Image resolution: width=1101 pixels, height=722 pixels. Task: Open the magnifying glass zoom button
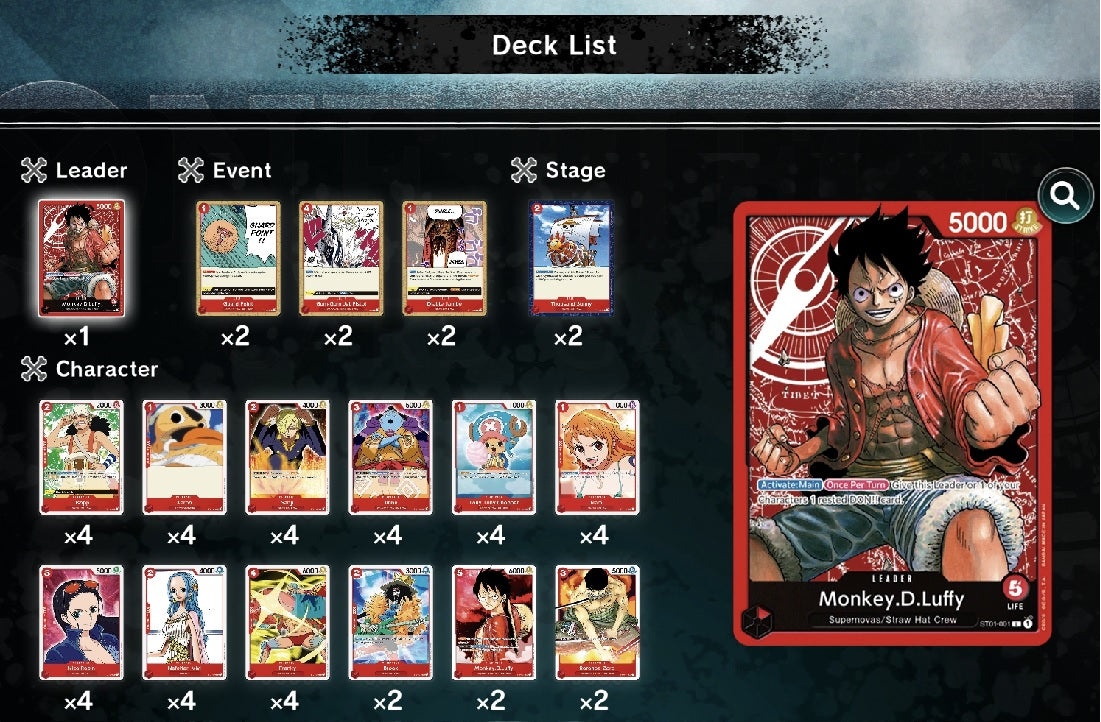pos(1065,196)
